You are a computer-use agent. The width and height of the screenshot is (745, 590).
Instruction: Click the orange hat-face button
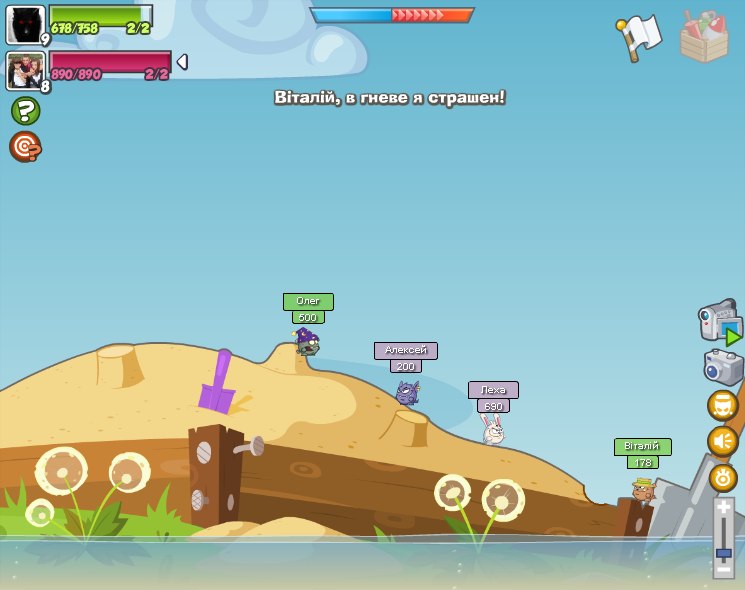723,405
